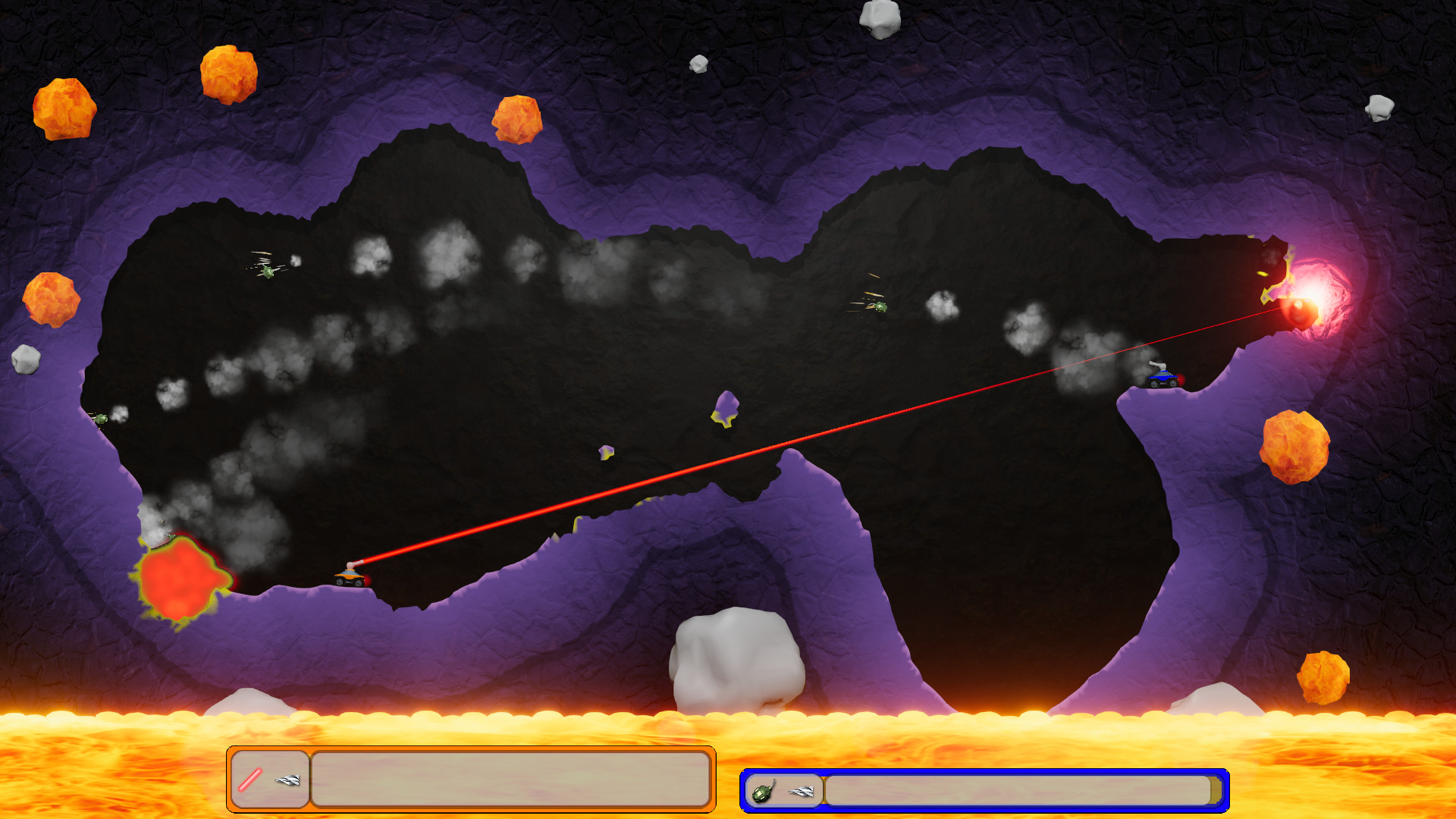Click the orange asteroid in the top-left corner
The image size is (1456, 819).
66,108
